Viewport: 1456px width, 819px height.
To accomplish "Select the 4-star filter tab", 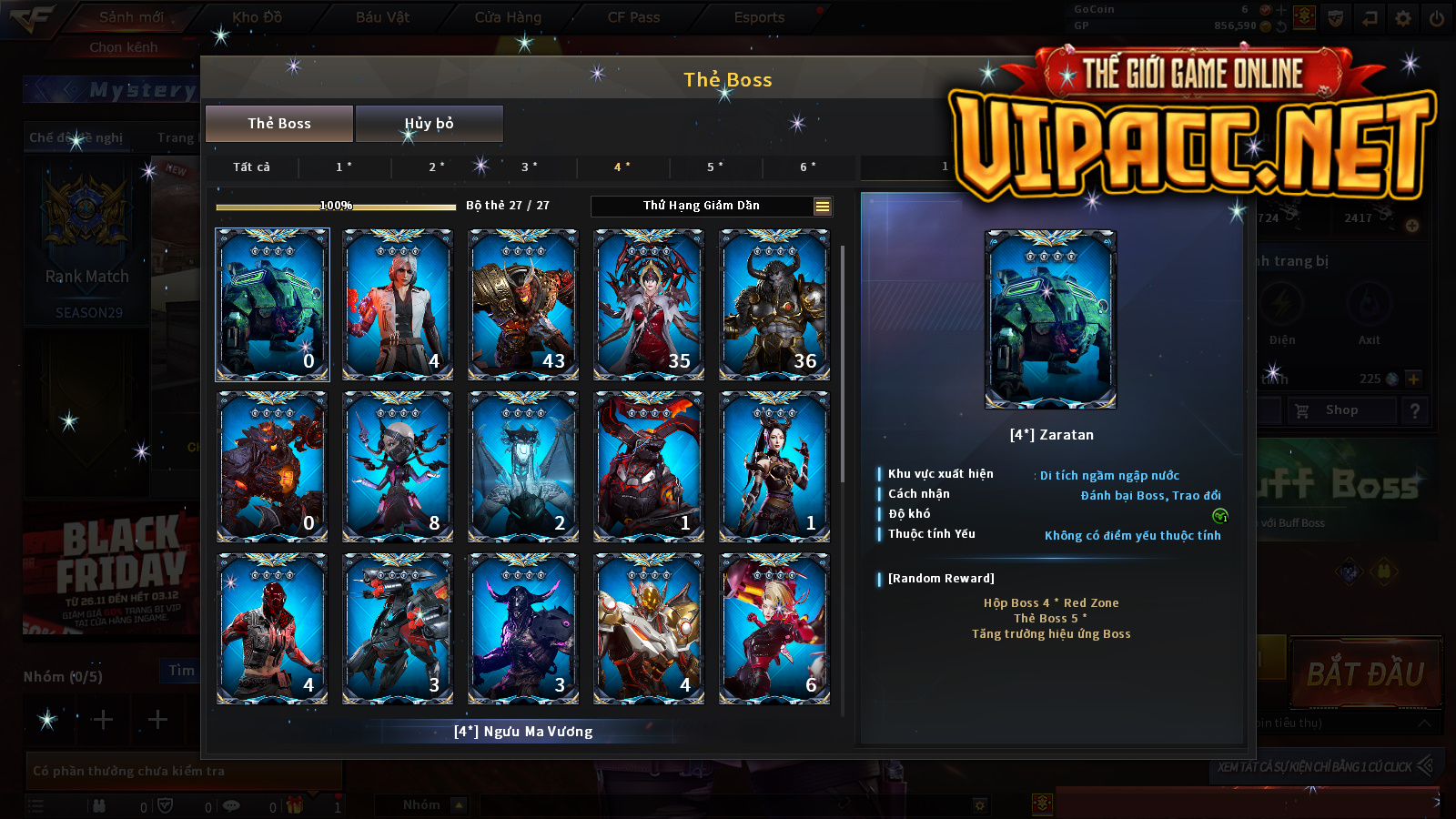I will pos(622,167).
